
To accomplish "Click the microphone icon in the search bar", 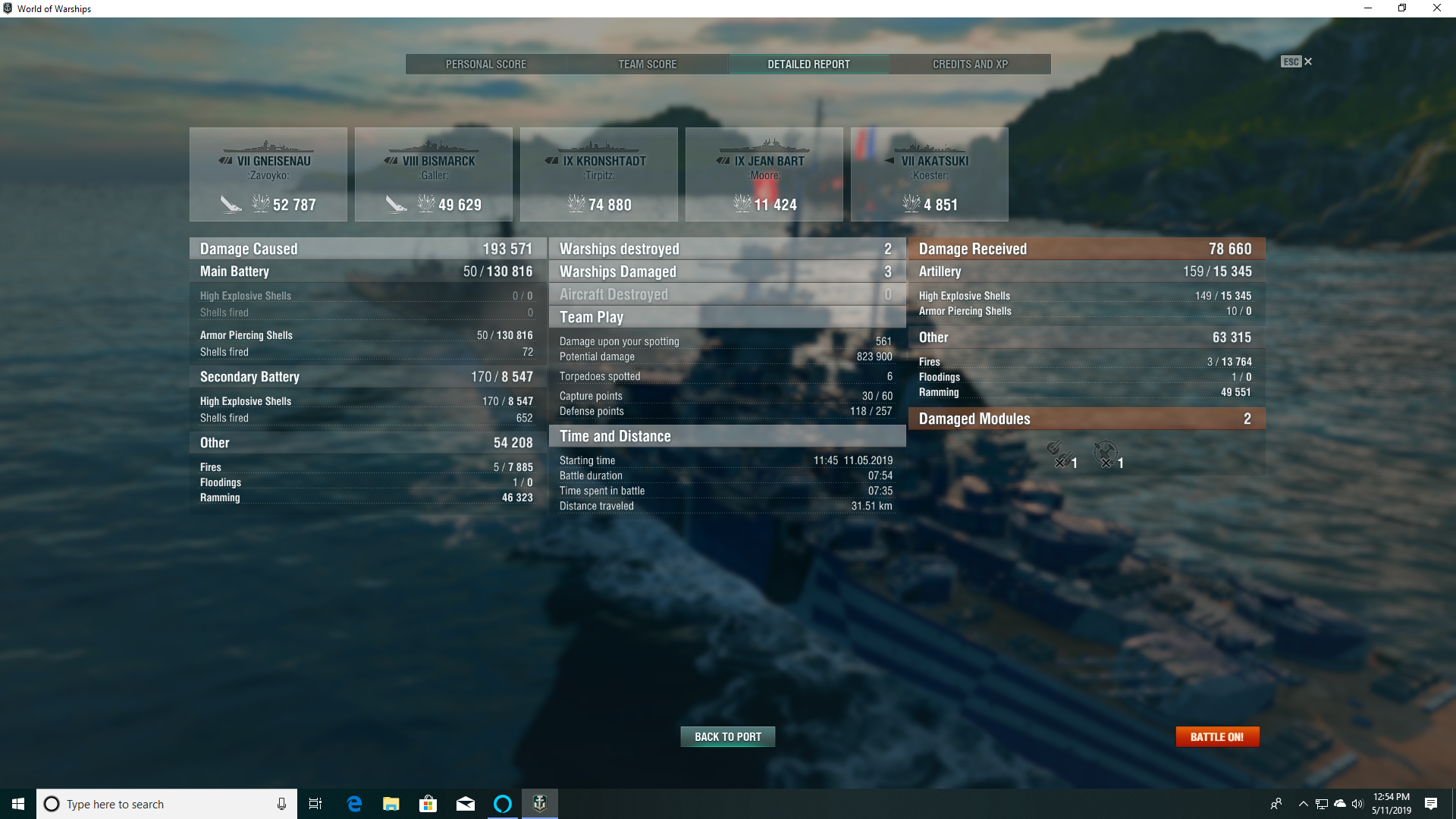I will tap(281, 804).
